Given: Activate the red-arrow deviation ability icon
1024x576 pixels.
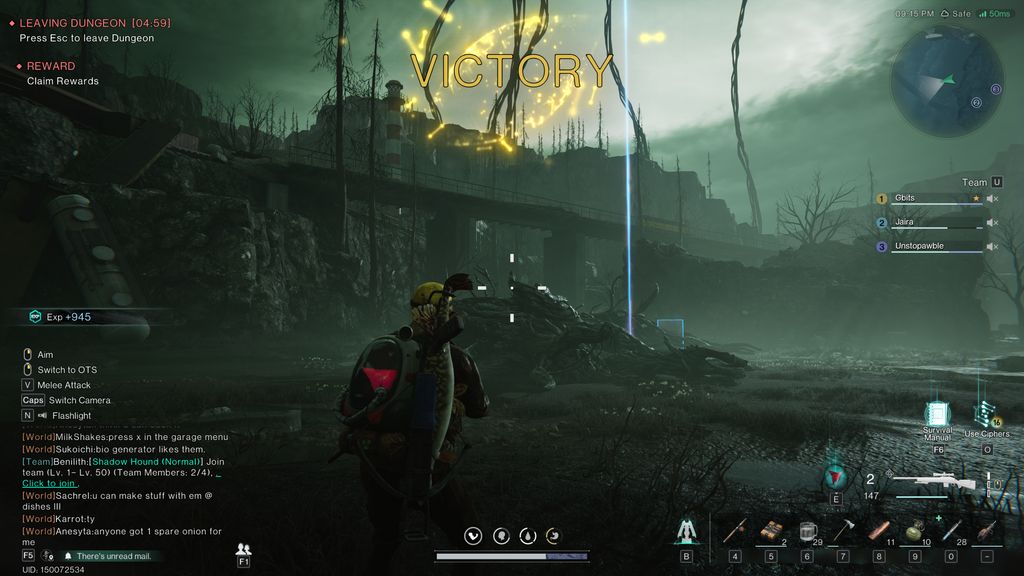Looking at the screenshot, I should 836,477.
